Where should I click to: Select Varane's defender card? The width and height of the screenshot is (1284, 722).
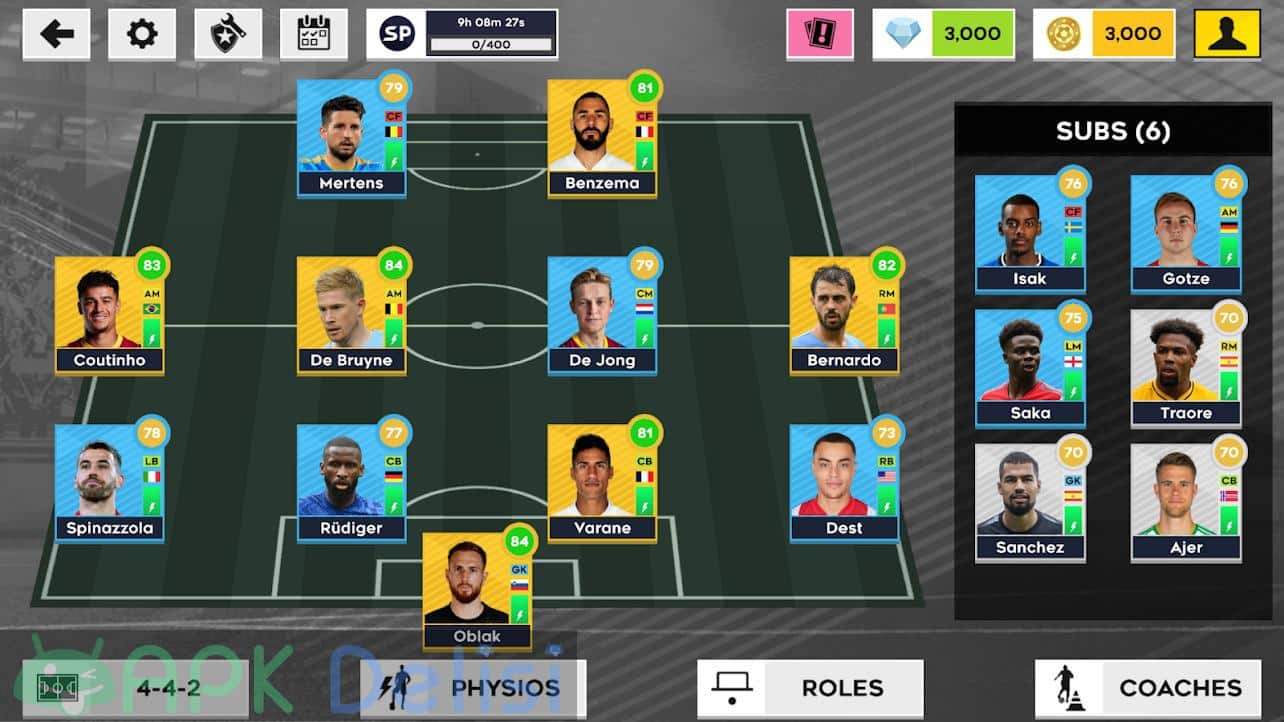pos(601,483)
